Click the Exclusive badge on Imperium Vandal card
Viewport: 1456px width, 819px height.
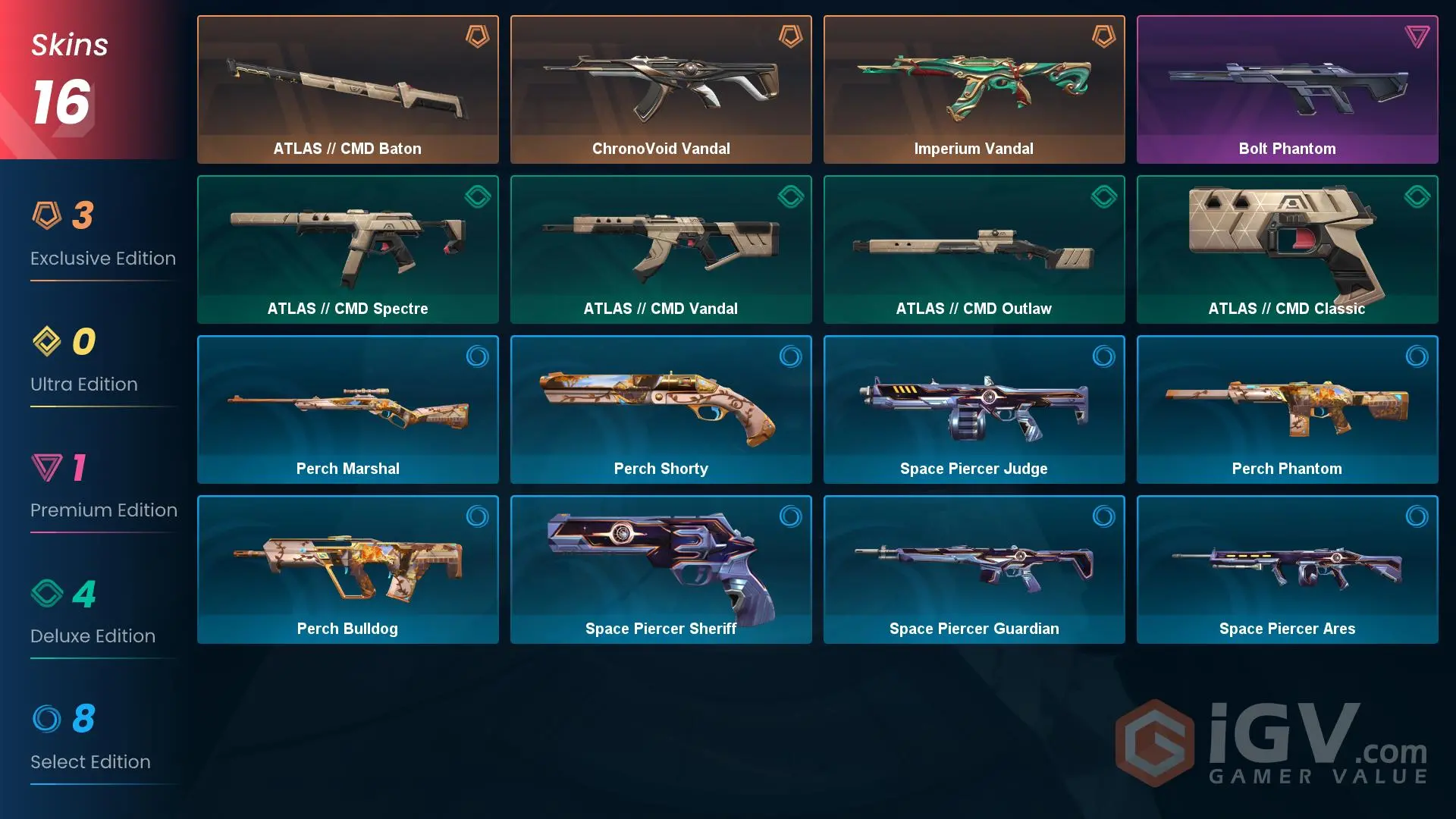point(1103,36)
